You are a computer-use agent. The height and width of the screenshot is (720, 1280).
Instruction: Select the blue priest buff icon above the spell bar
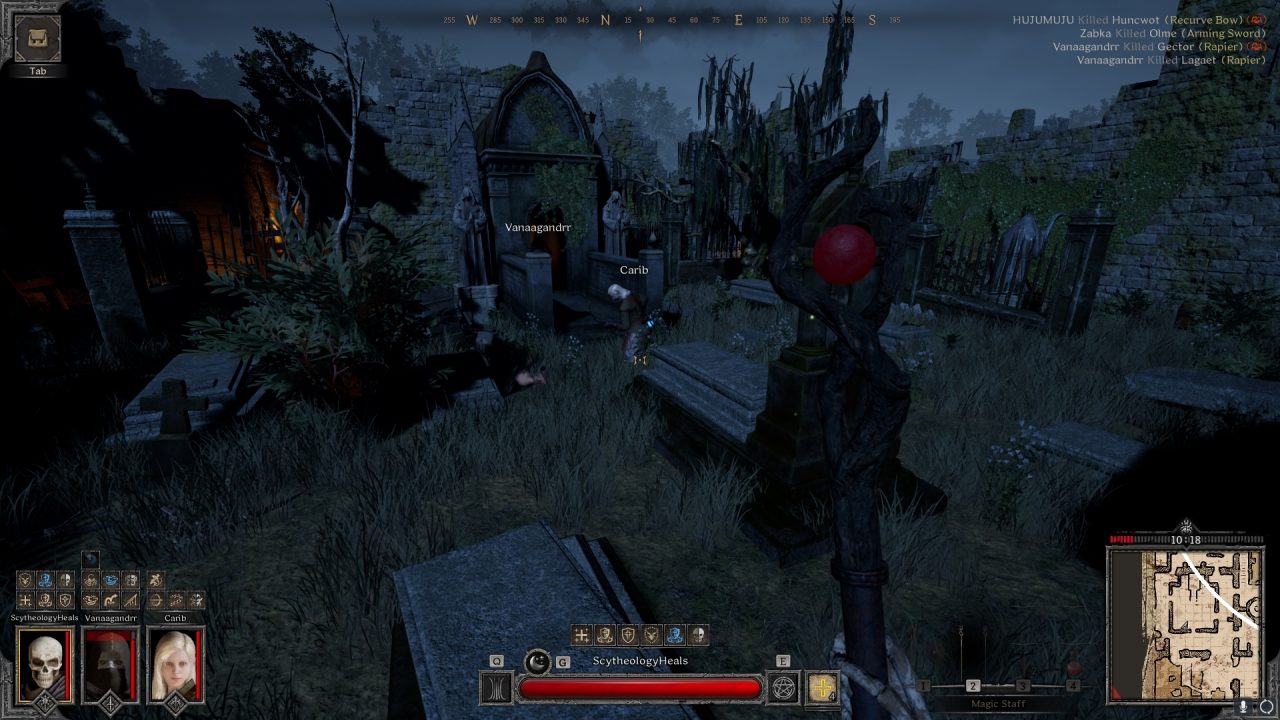tap(673, 633)
